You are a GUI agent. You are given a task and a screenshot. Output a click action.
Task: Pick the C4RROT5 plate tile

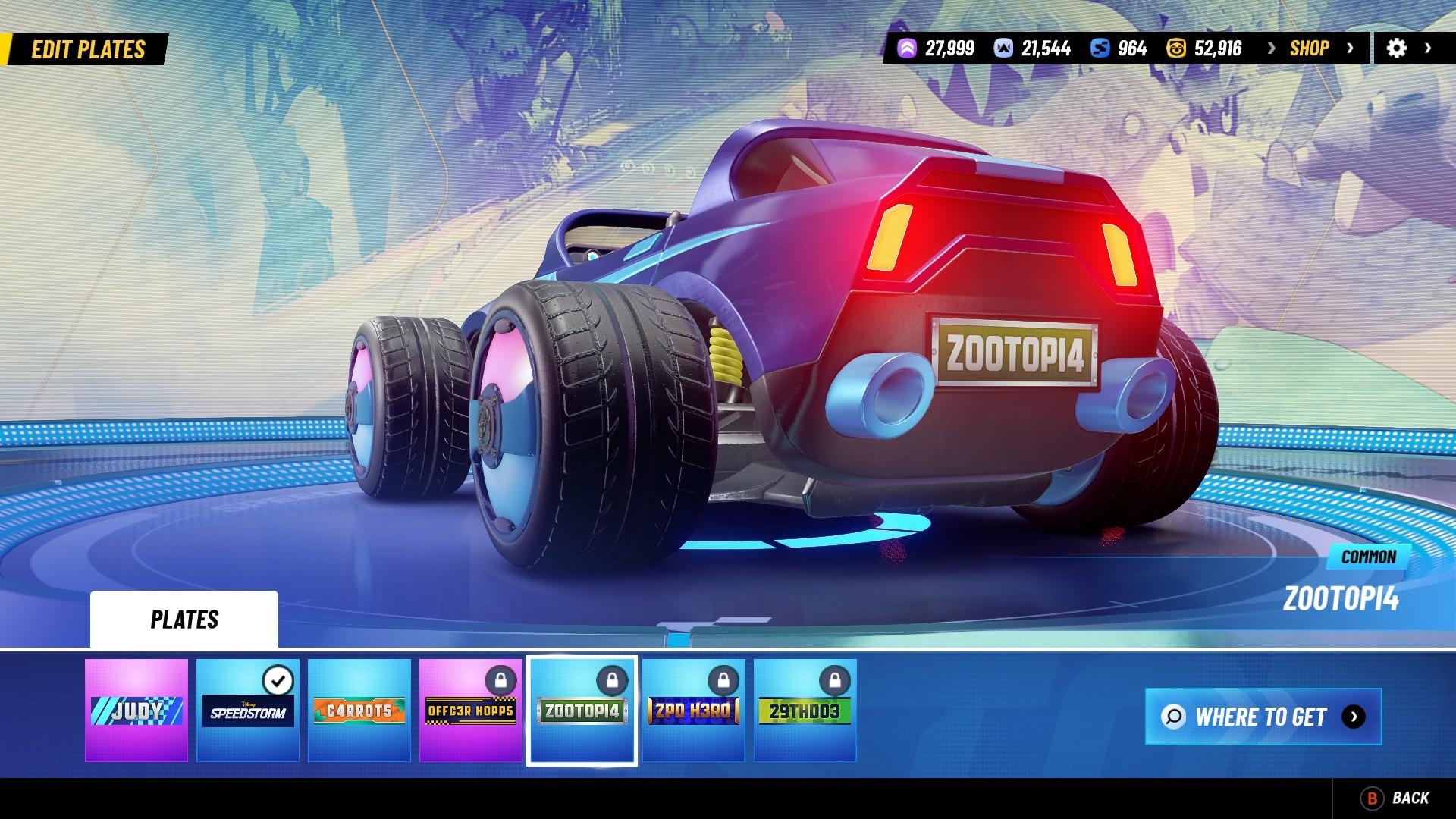[359, 711]
